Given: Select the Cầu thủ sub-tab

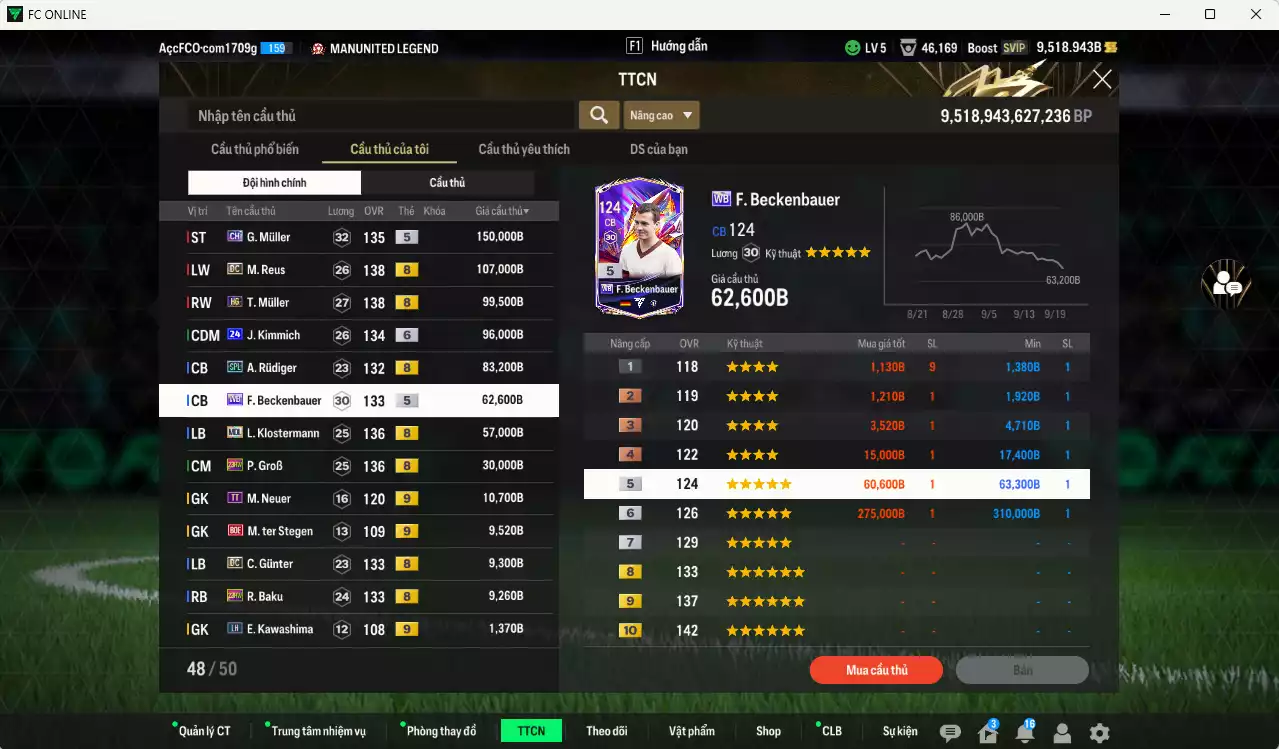Looking at the screenshot, I should (447, 183).
